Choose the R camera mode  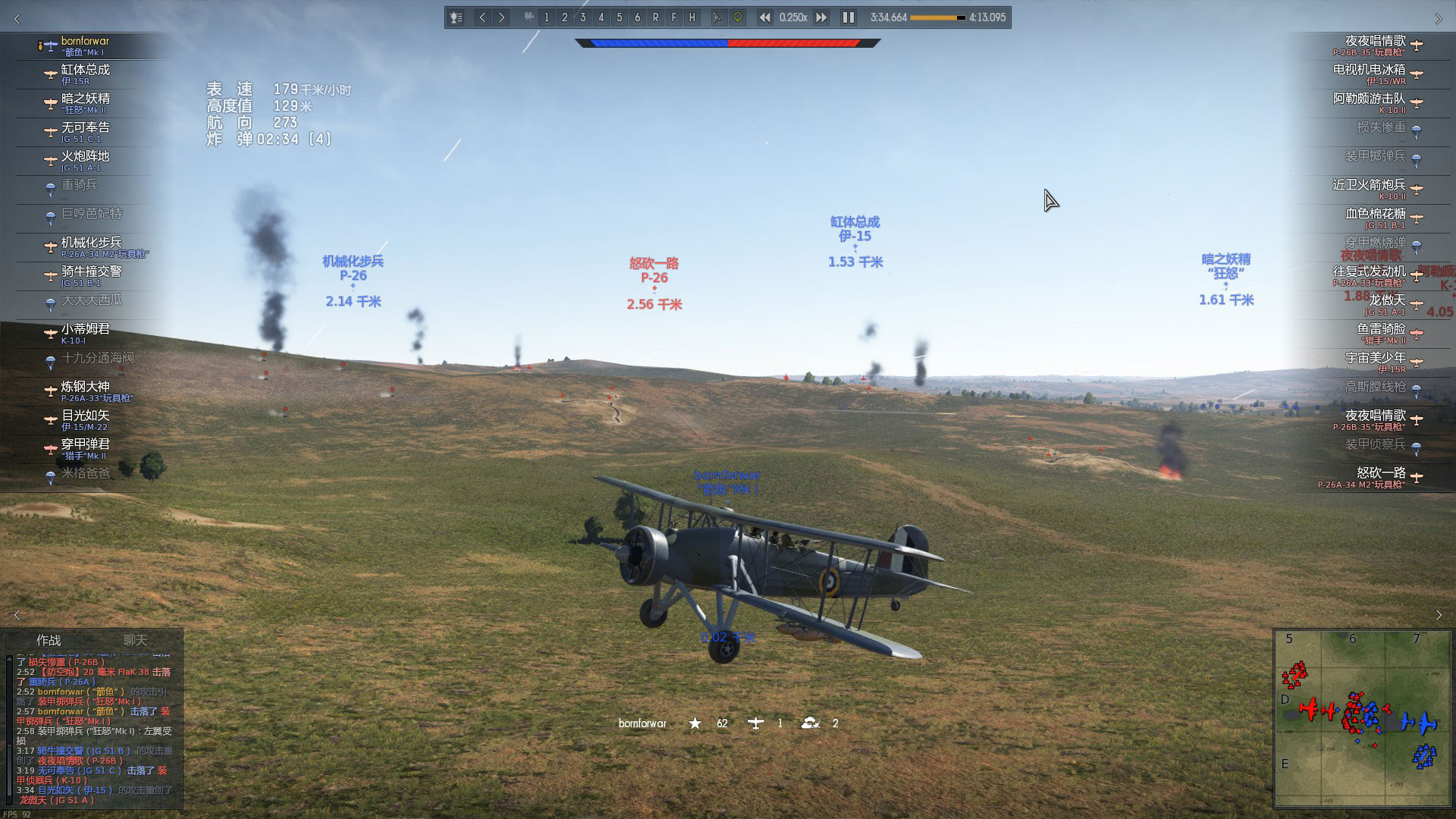pyautogui.click(x=655, y=17)
